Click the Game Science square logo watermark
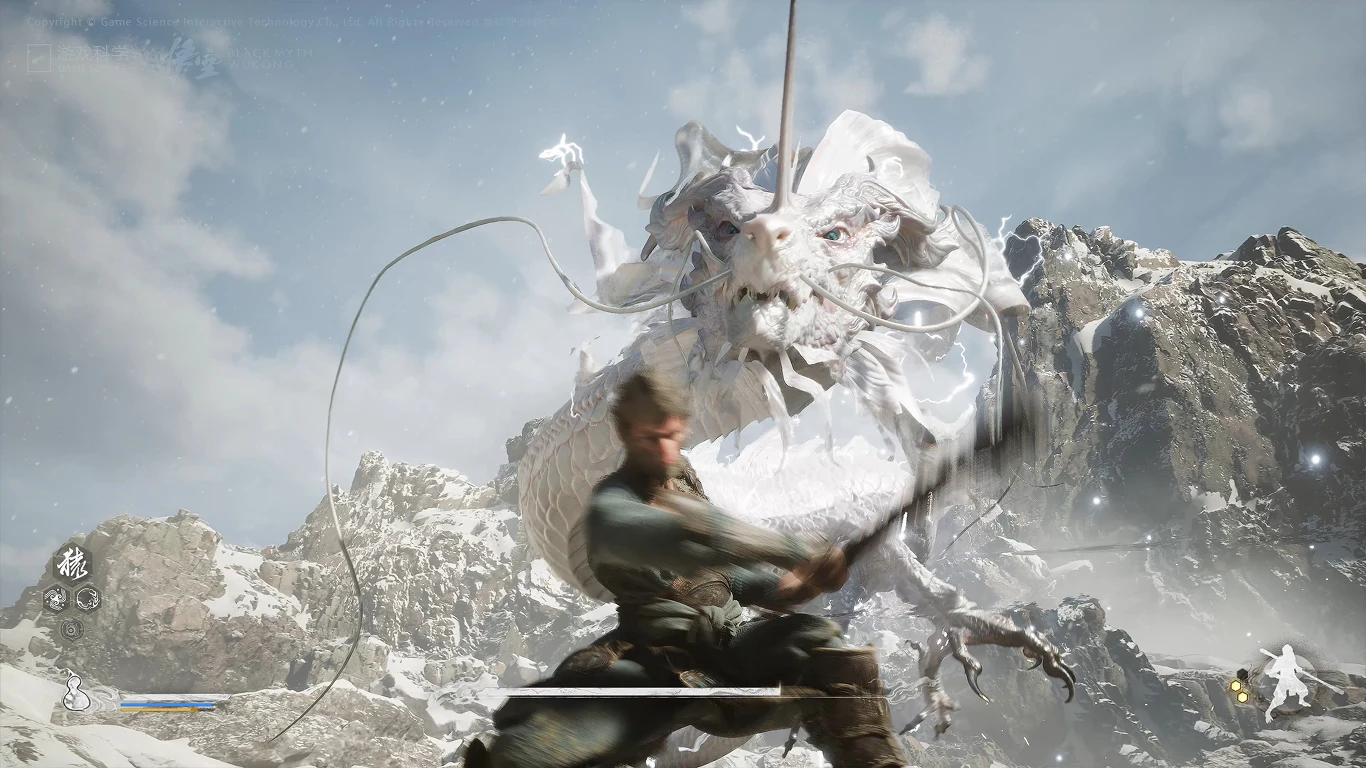The image size is (1366, 768). tap(39, 57)
